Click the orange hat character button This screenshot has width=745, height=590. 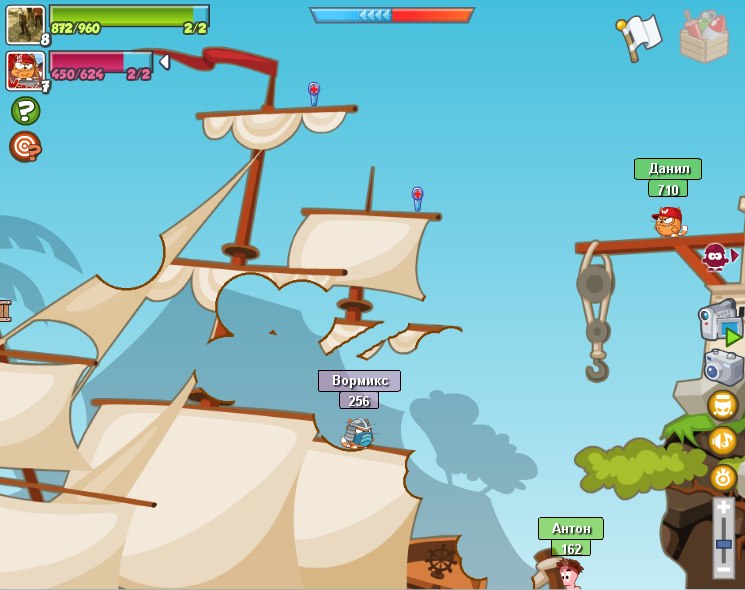click(x=722, y=405)
